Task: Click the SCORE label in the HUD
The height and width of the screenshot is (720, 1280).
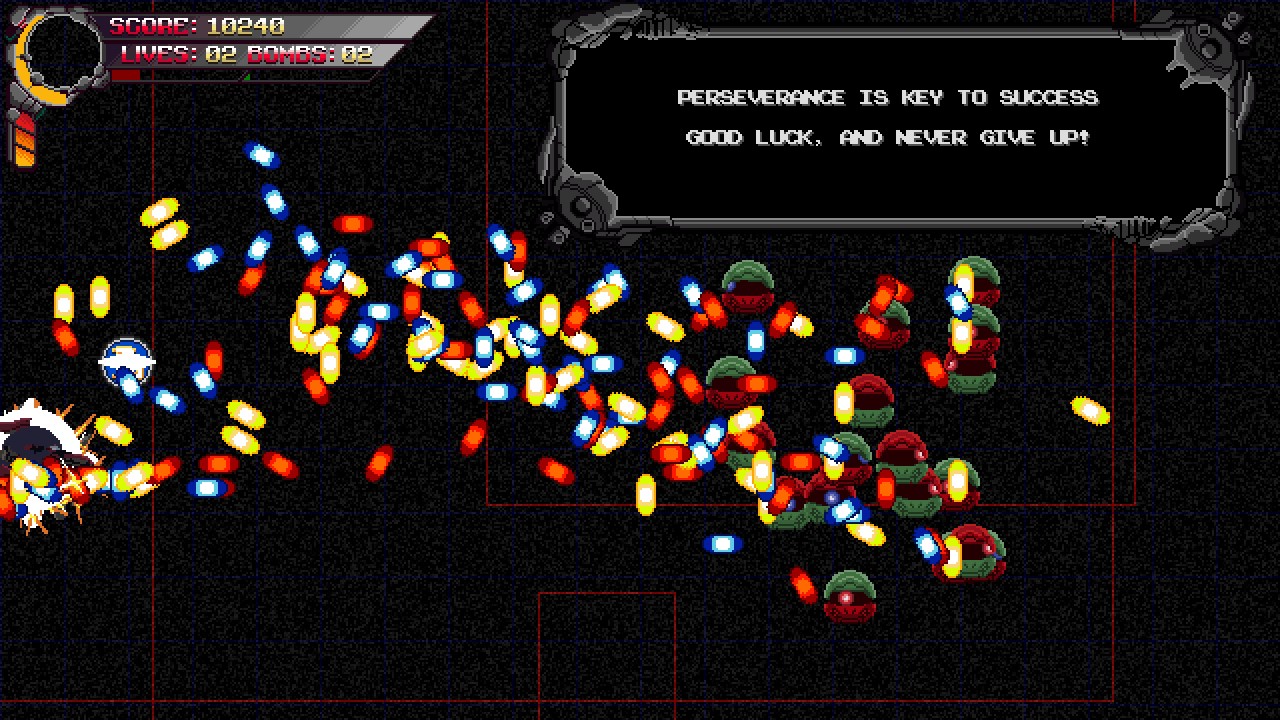Action: click(x=150, y=25)
